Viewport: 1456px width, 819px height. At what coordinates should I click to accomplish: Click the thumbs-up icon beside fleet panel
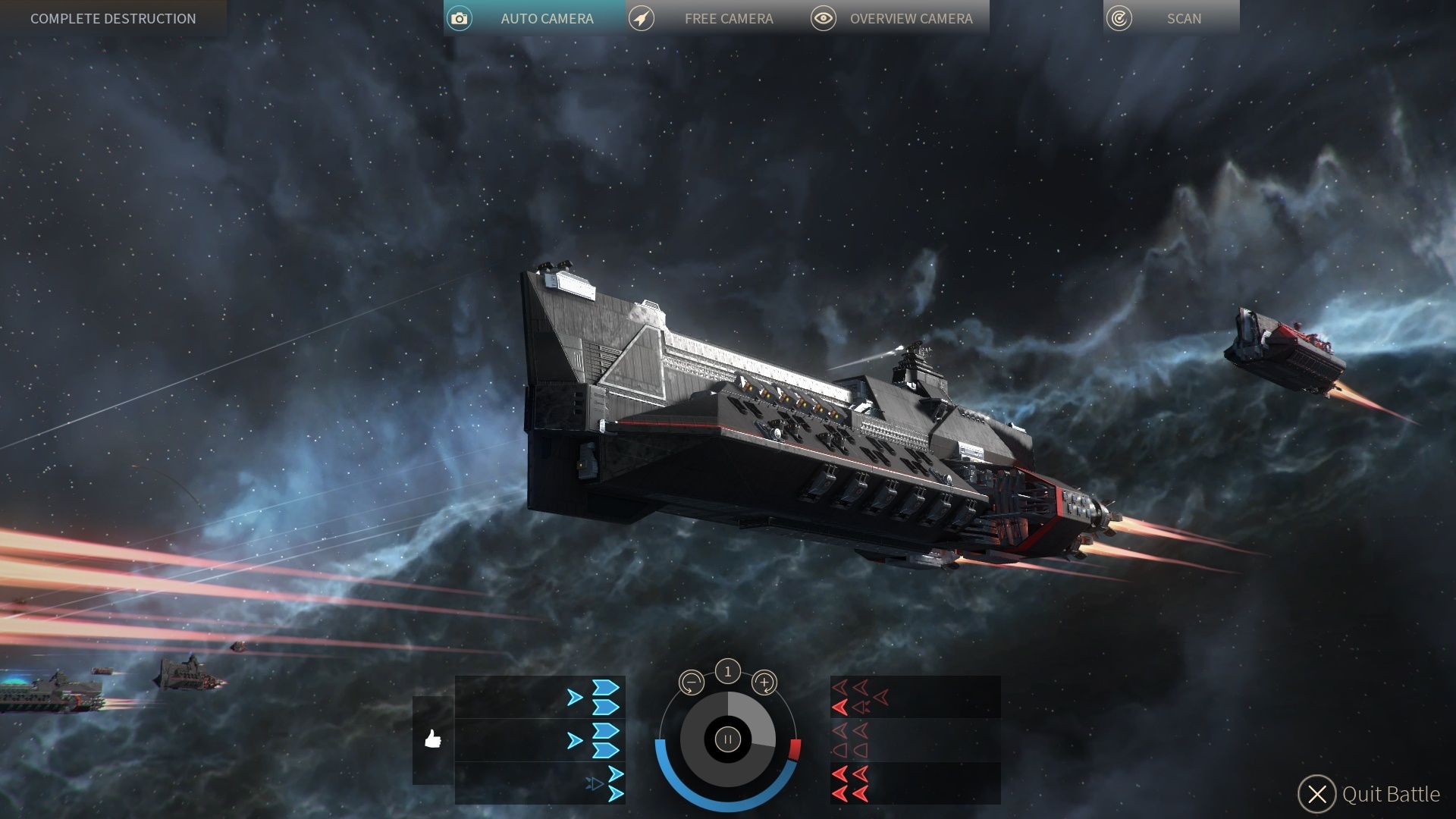tap(434, 739)
